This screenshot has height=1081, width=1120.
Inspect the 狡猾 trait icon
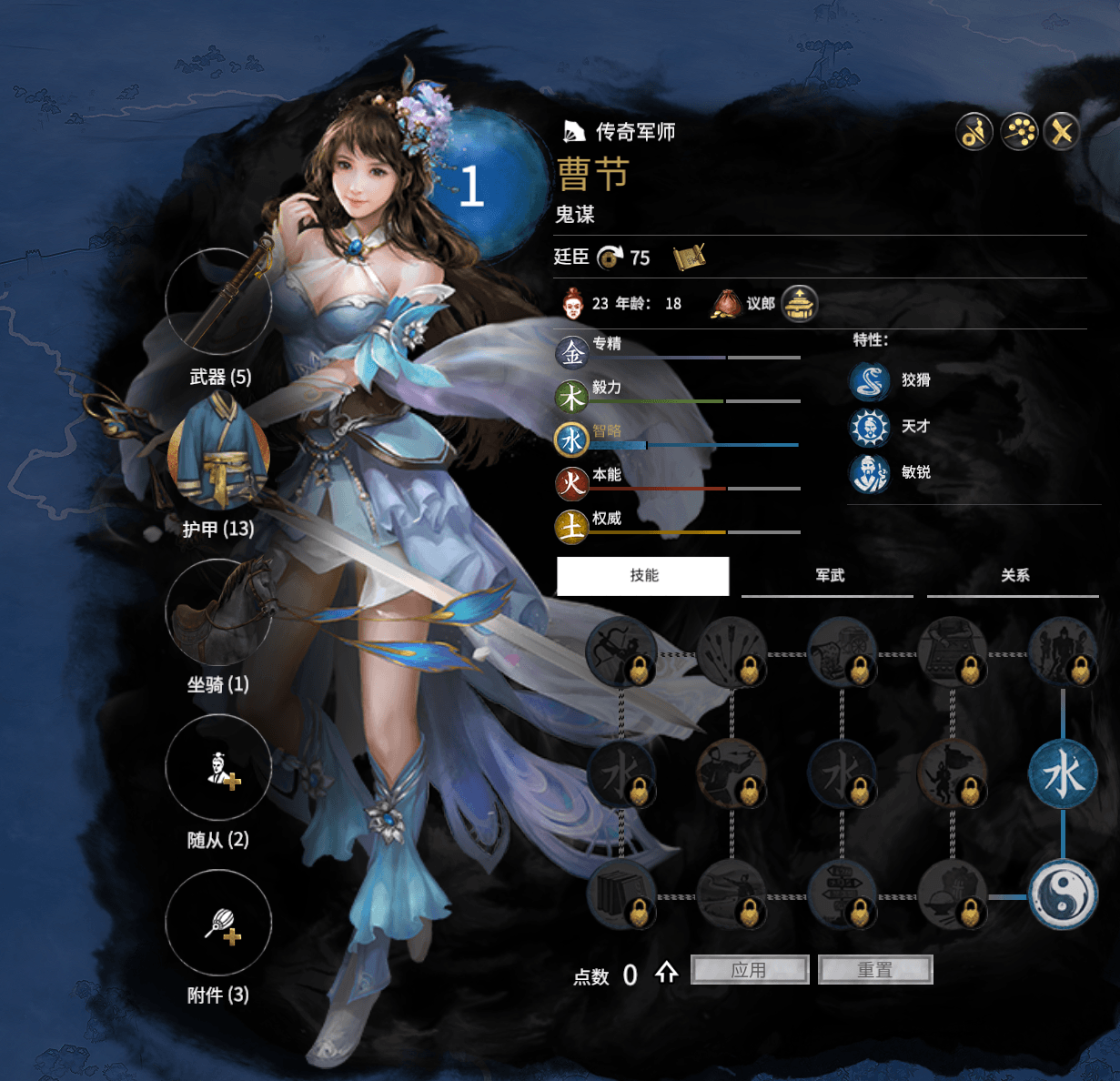(x=869, y=381)
